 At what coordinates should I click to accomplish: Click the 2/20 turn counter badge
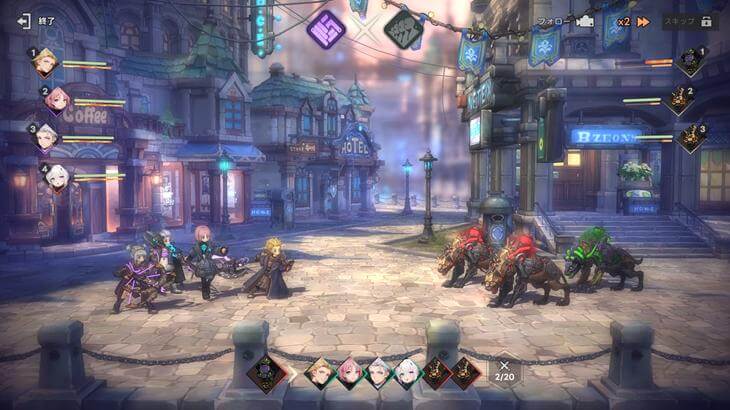click(x=505, y=371)
